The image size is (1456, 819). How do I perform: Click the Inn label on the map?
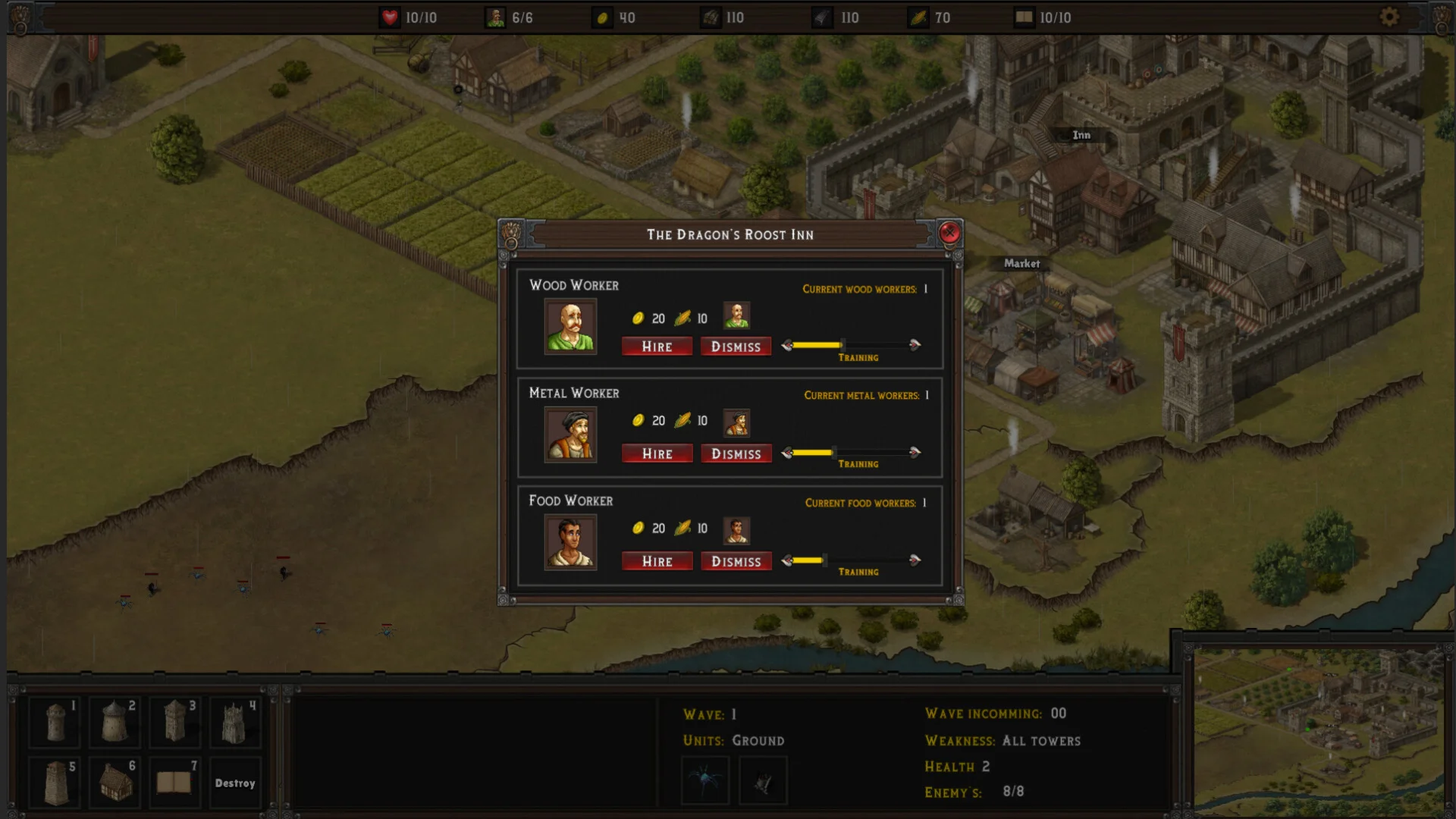coord(1081,135)
